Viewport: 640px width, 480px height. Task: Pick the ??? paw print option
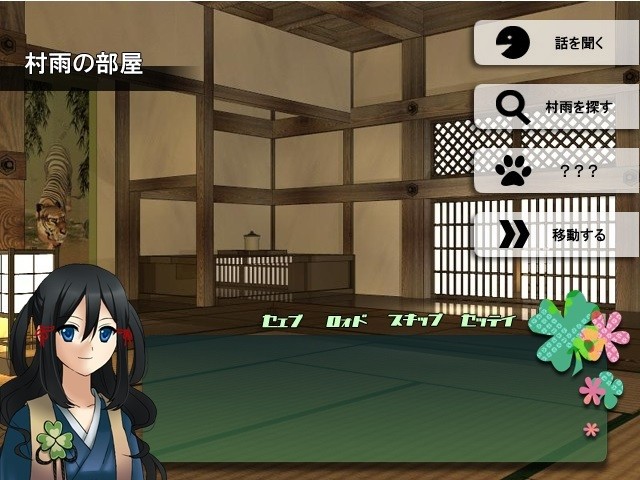coord(556,171)
